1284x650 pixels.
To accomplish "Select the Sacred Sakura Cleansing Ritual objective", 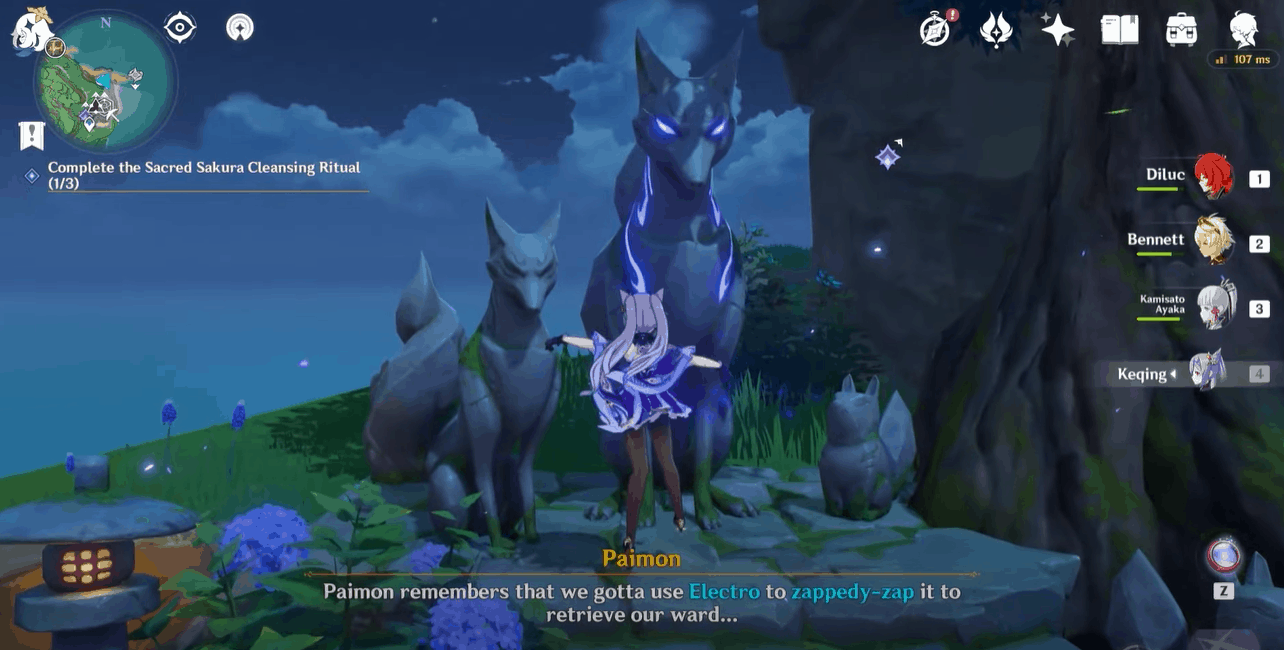I will tap(203, 175).
